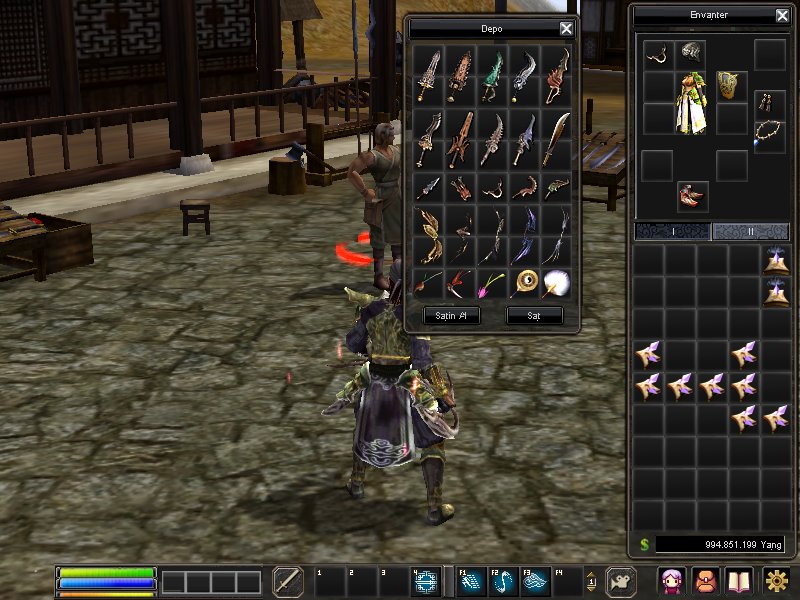The height and width of the screenshot is (600, 800).
Task: Select the equipped golden shield
Action: 731,86
